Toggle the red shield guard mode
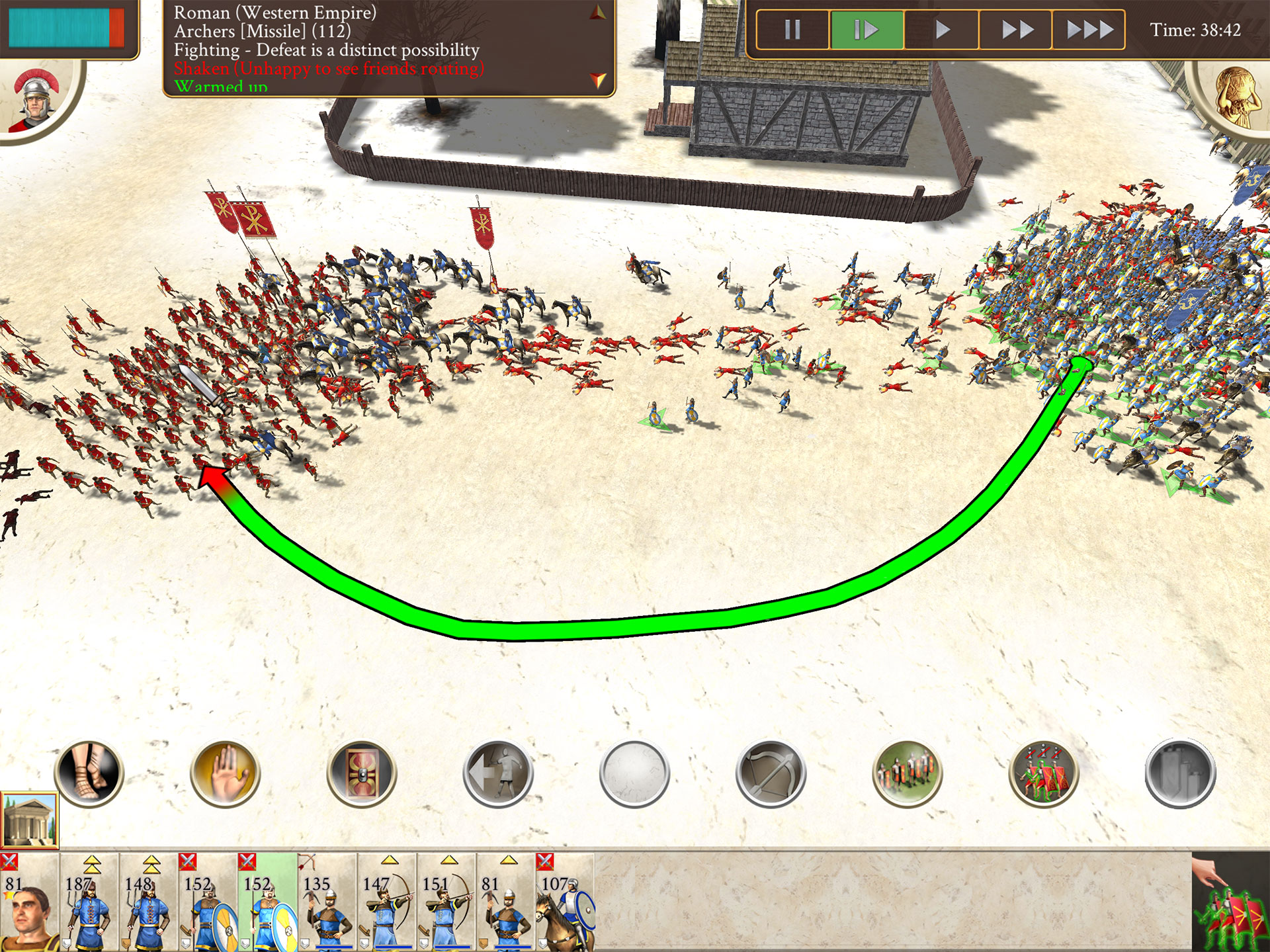Viewport: 1270px width, 952px height. (x=361, y=773)
